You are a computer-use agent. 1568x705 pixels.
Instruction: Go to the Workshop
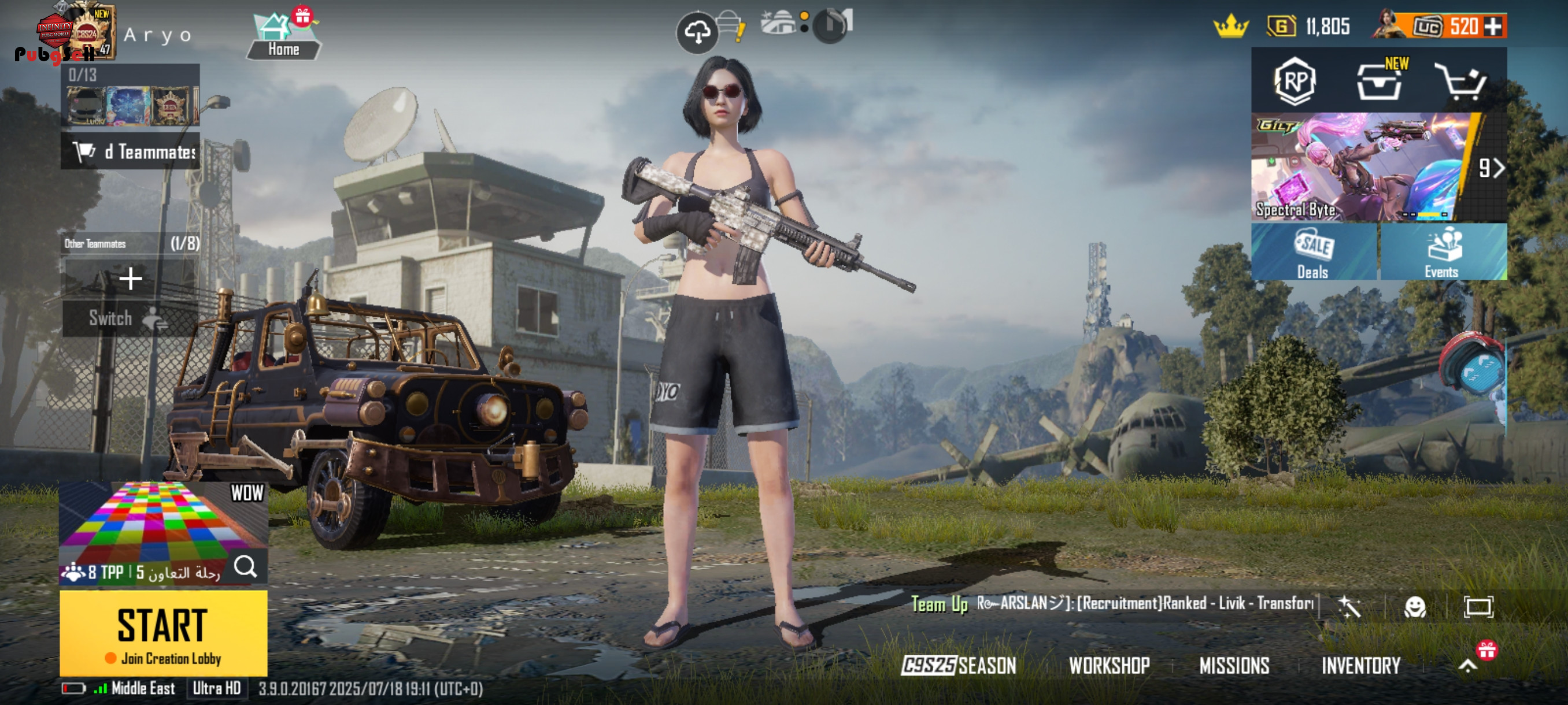(x=1109, y=665)
